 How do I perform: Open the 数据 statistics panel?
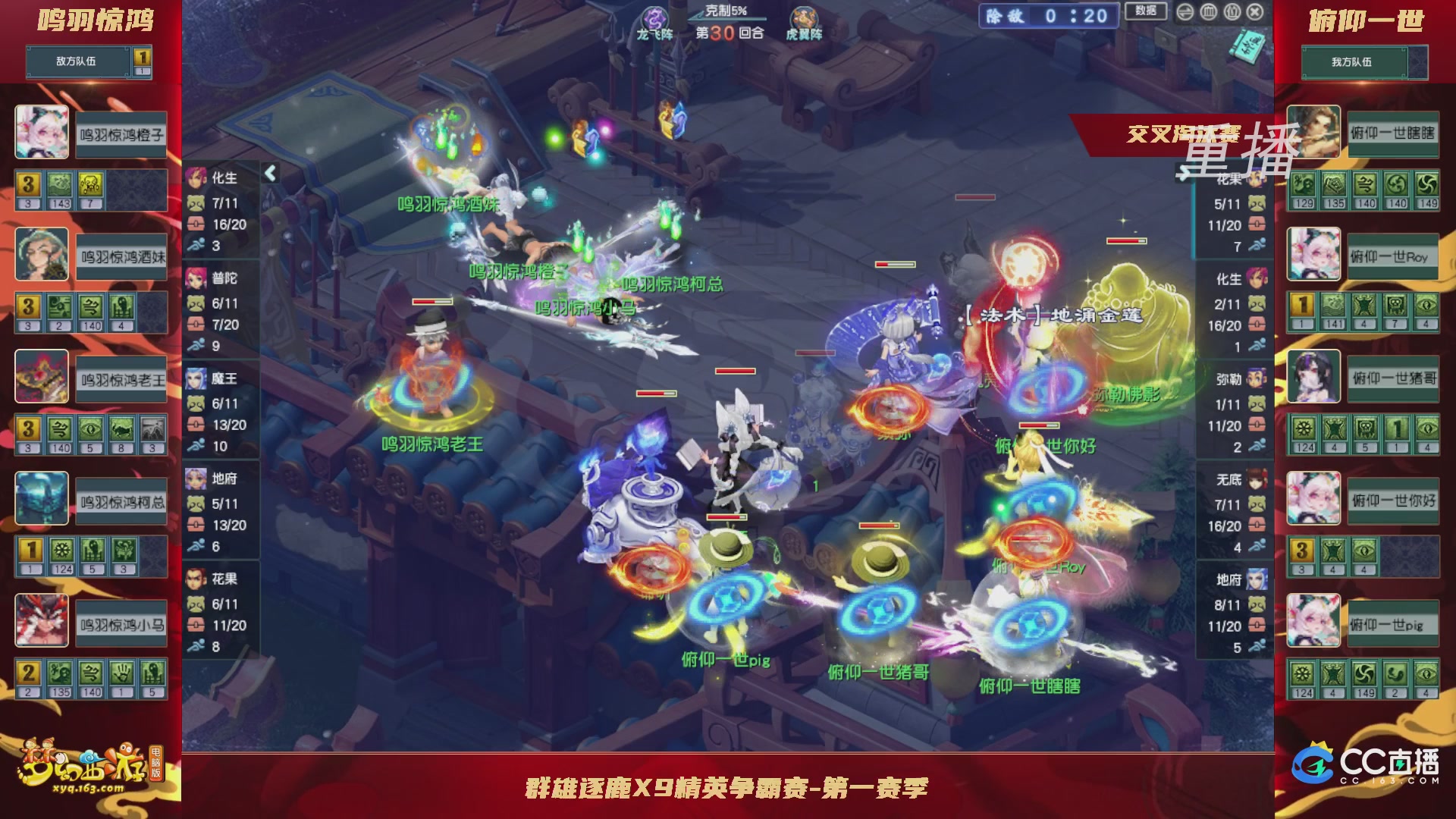click(x=1145, y=11)
